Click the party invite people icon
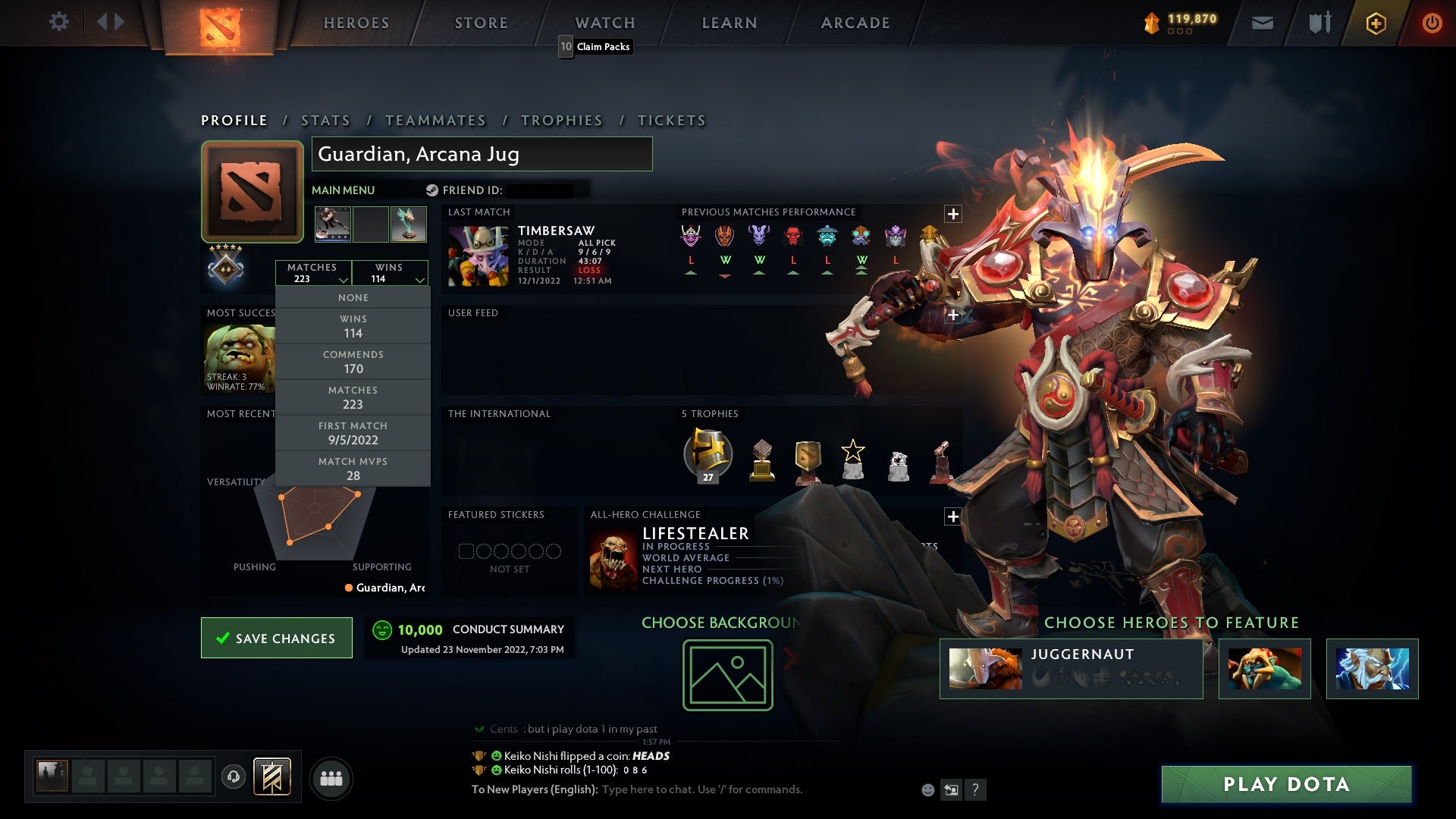Viewport: 1456px width, 819px height. coord(332,777)
